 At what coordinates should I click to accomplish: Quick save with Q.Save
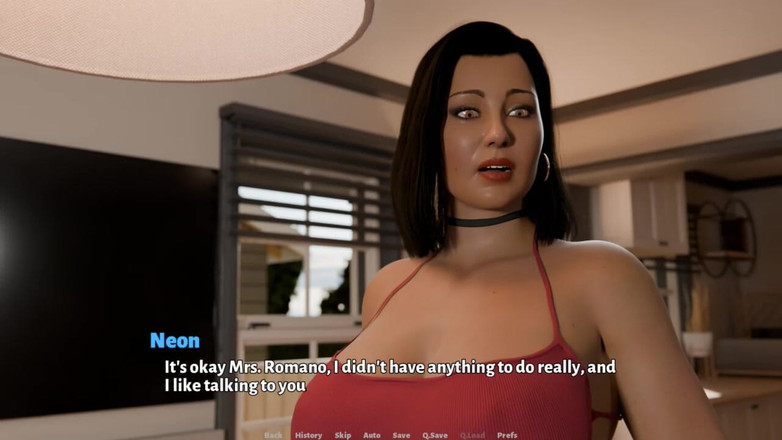pyautogui.click(x=435, y=435)
